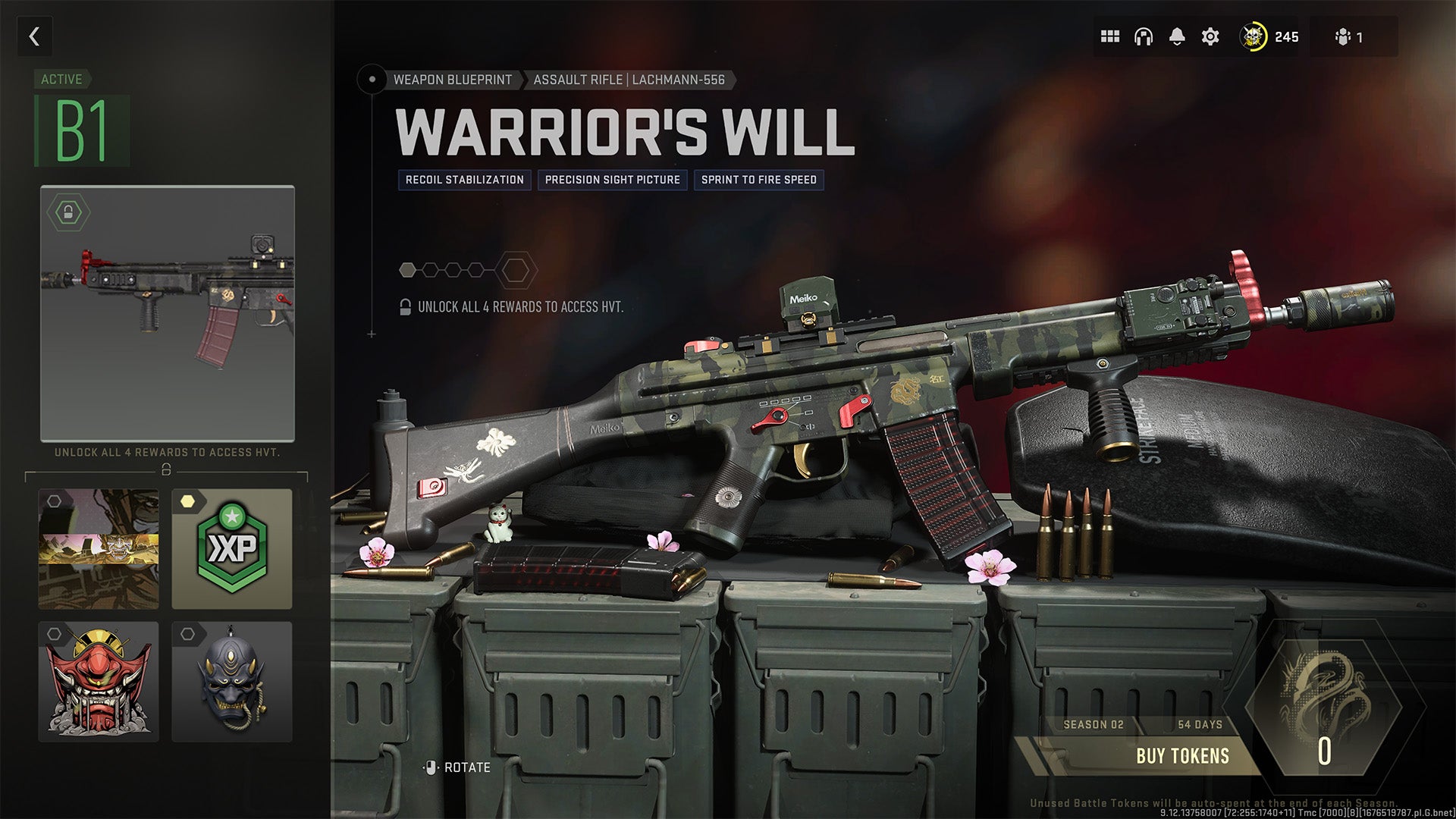1456x819 pixels.
Task: Click the Buy Tokens button
Action: [x=1181, y=755]
